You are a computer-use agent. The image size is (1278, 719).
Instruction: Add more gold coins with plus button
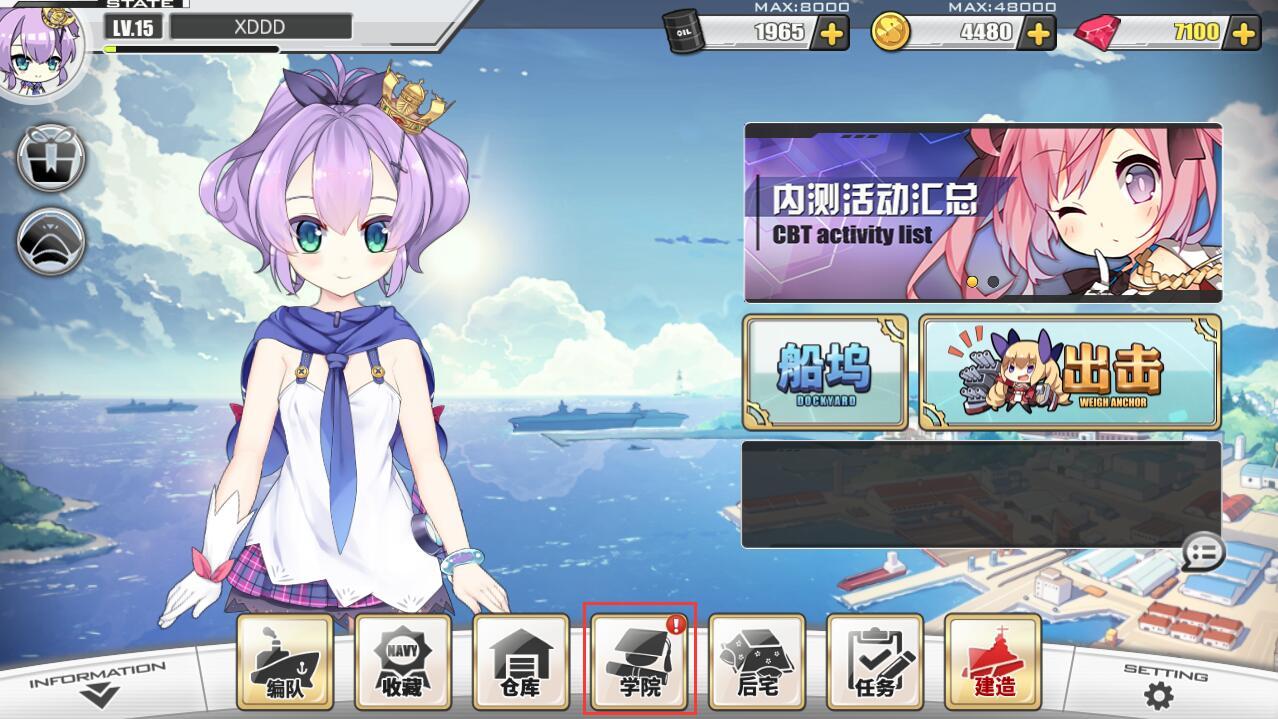[1039, 34]
